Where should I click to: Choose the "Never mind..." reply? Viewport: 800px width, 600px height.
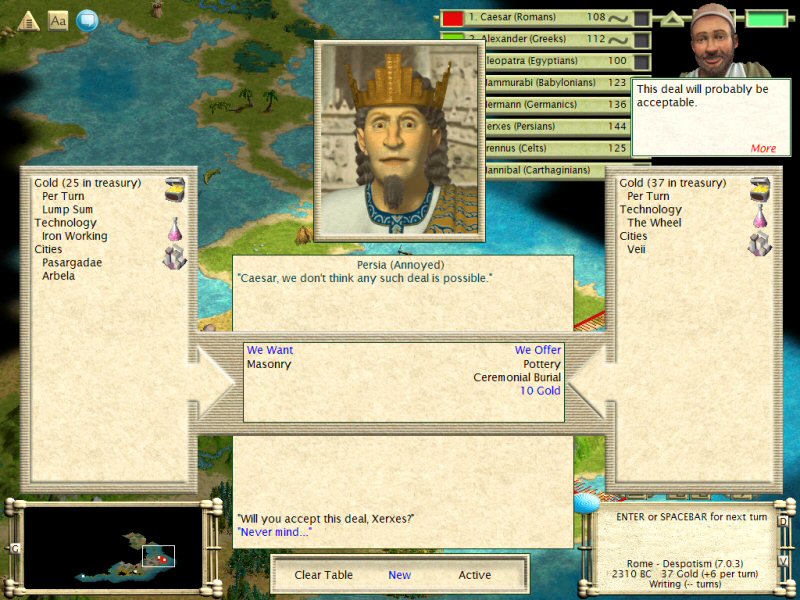click(274, 532)
